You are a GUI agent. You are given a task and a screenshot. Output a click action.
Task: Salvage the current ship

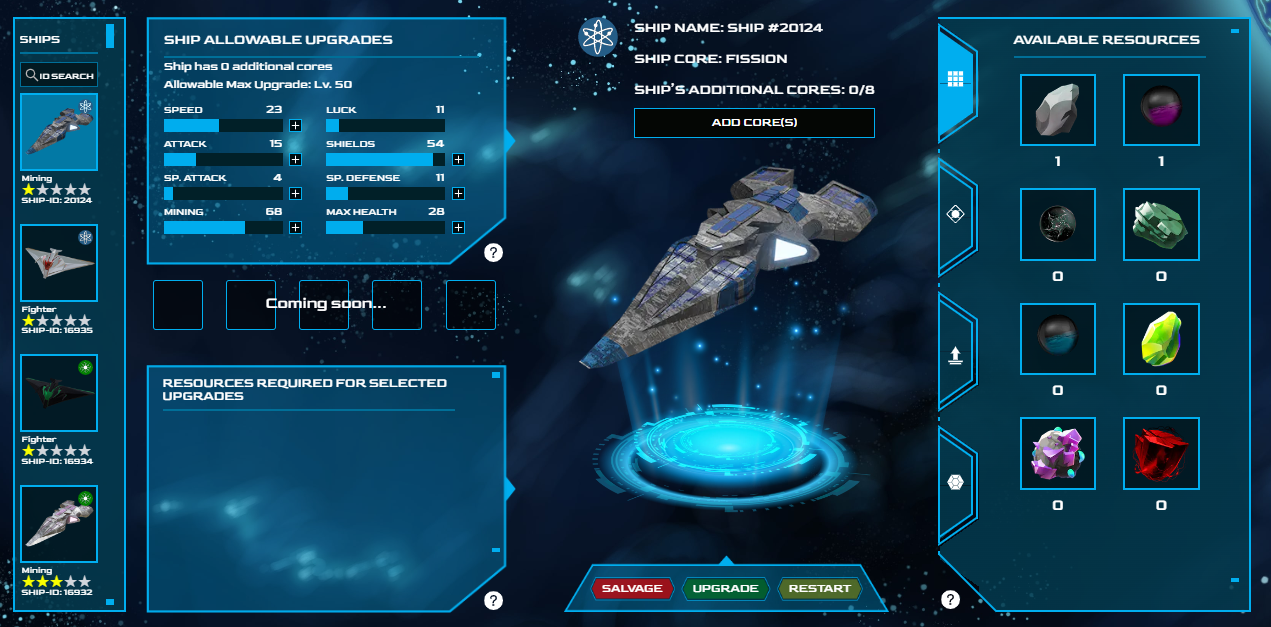coord(631,588)
